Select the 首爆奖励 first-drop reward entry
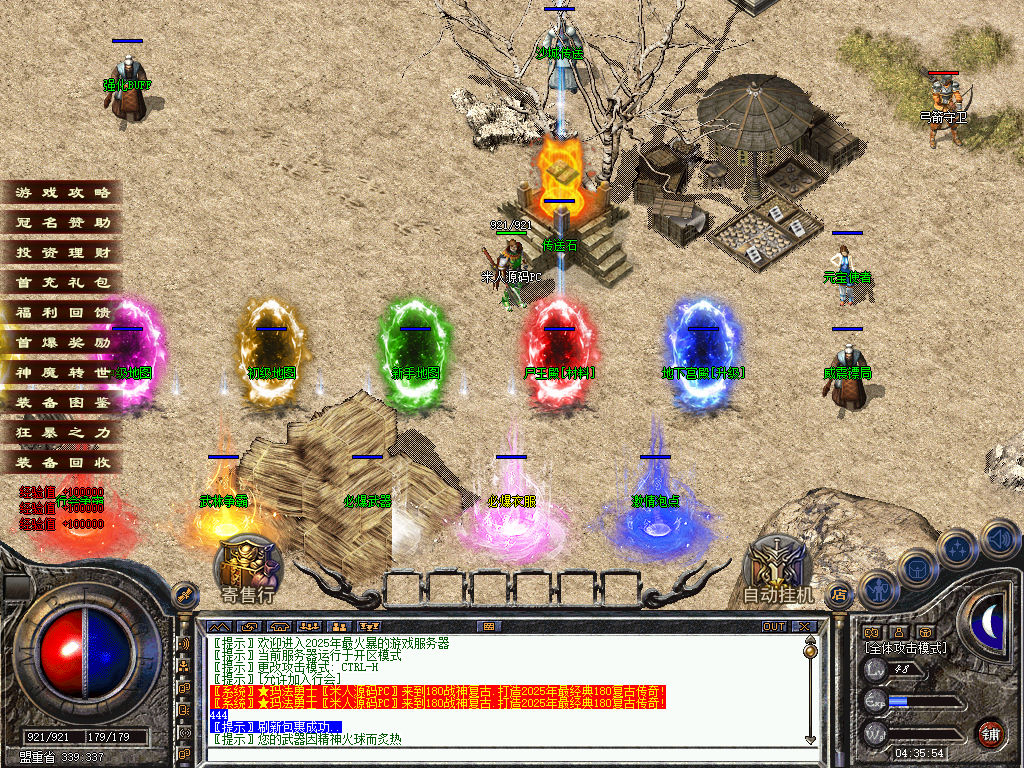Screen dimensions: 1024x768 (x=62, y=343)
